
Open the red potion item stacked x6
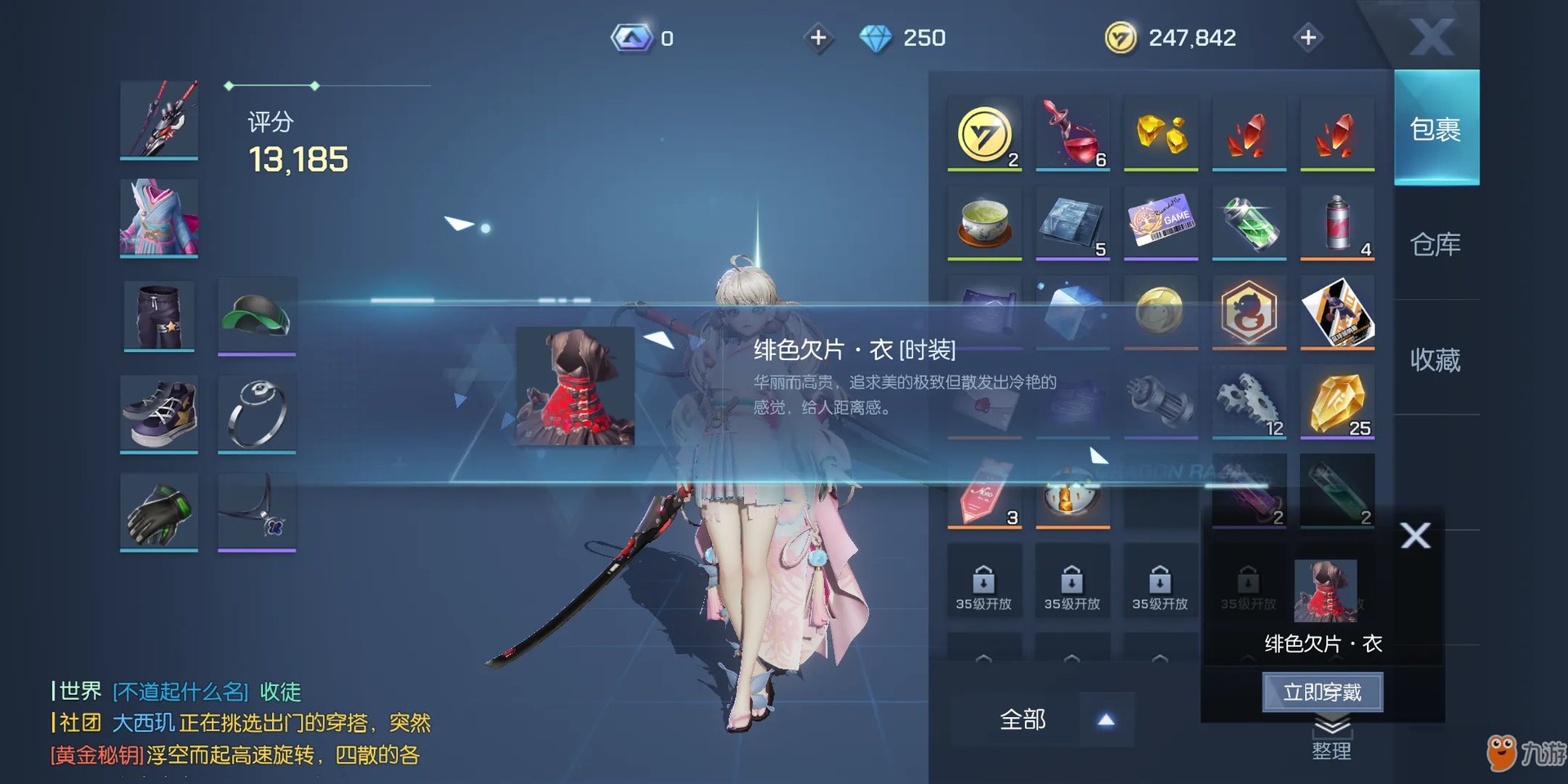coord(1072,132)
